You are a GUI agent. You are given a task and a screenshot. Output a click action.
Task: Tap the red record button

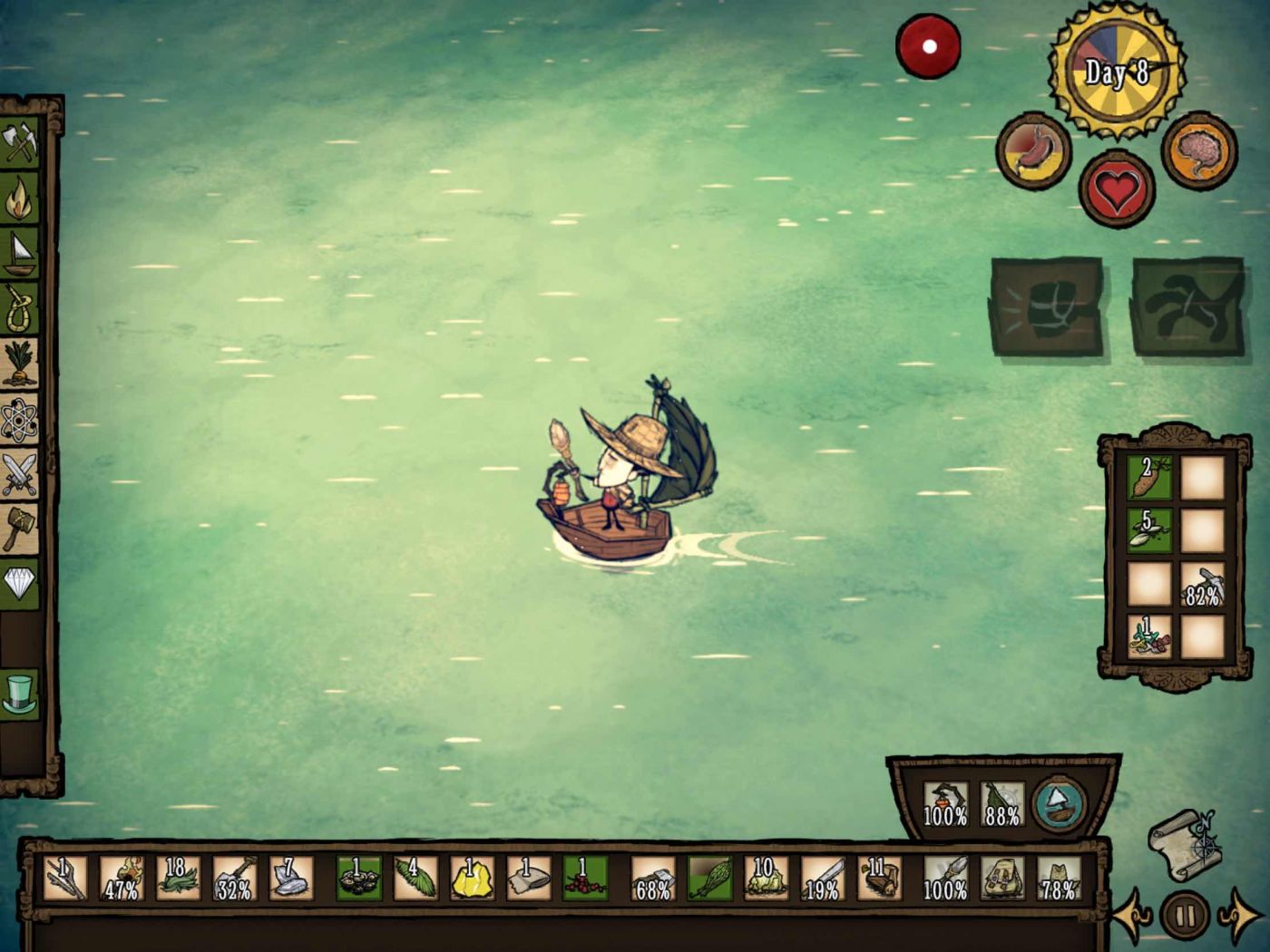928,45
